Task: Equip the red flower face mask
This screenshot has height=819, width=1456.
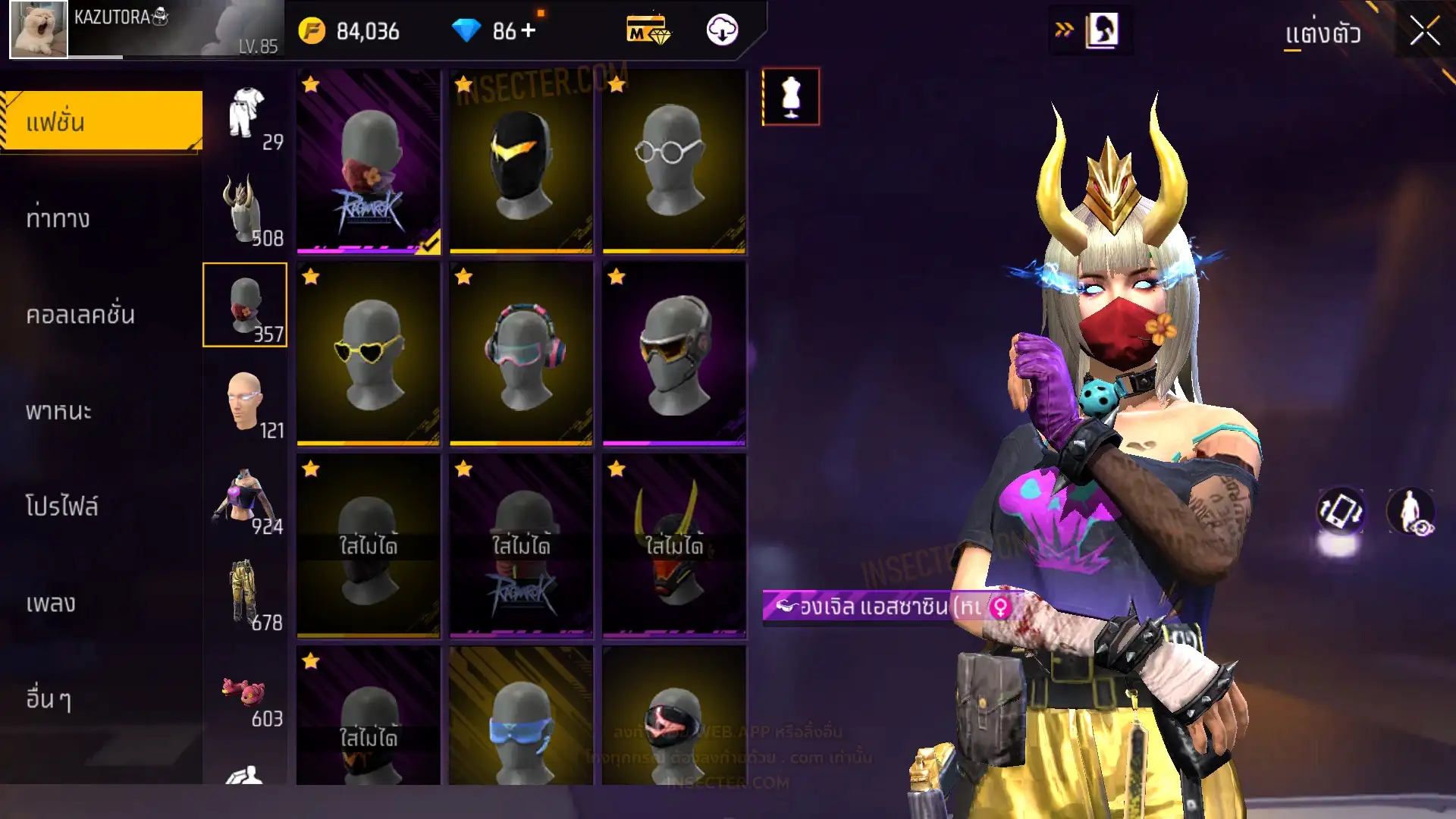Action: click(369, 161)
